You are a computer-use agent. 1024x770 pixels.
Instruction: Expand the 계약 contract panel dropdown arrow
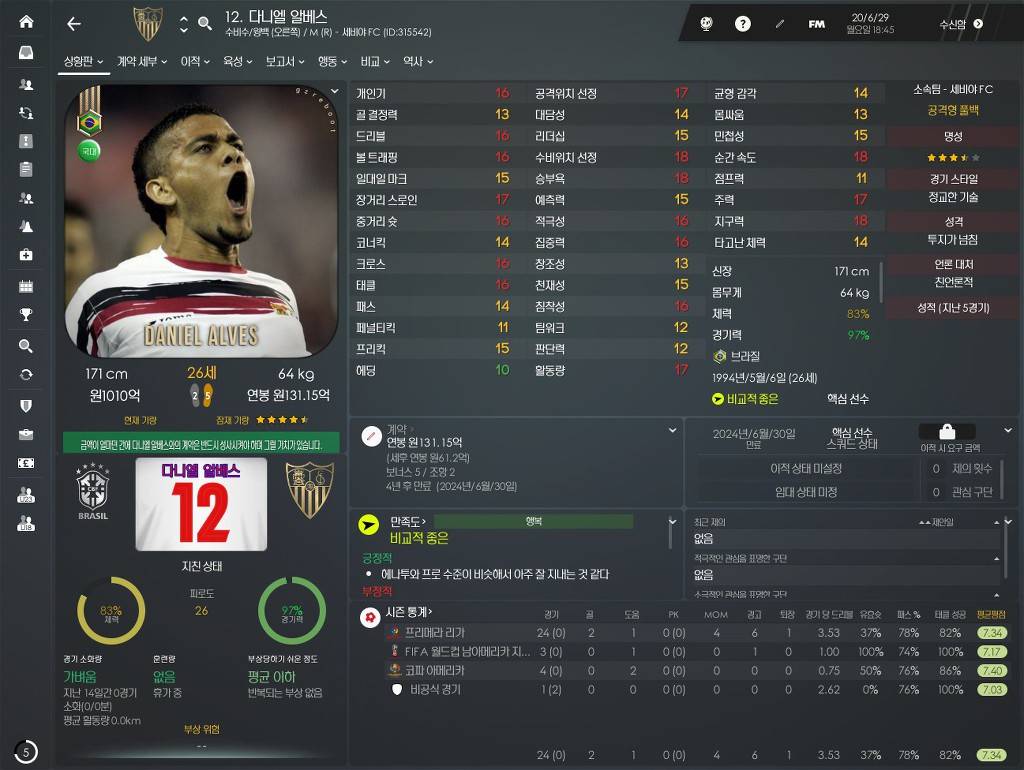point(673,430)
